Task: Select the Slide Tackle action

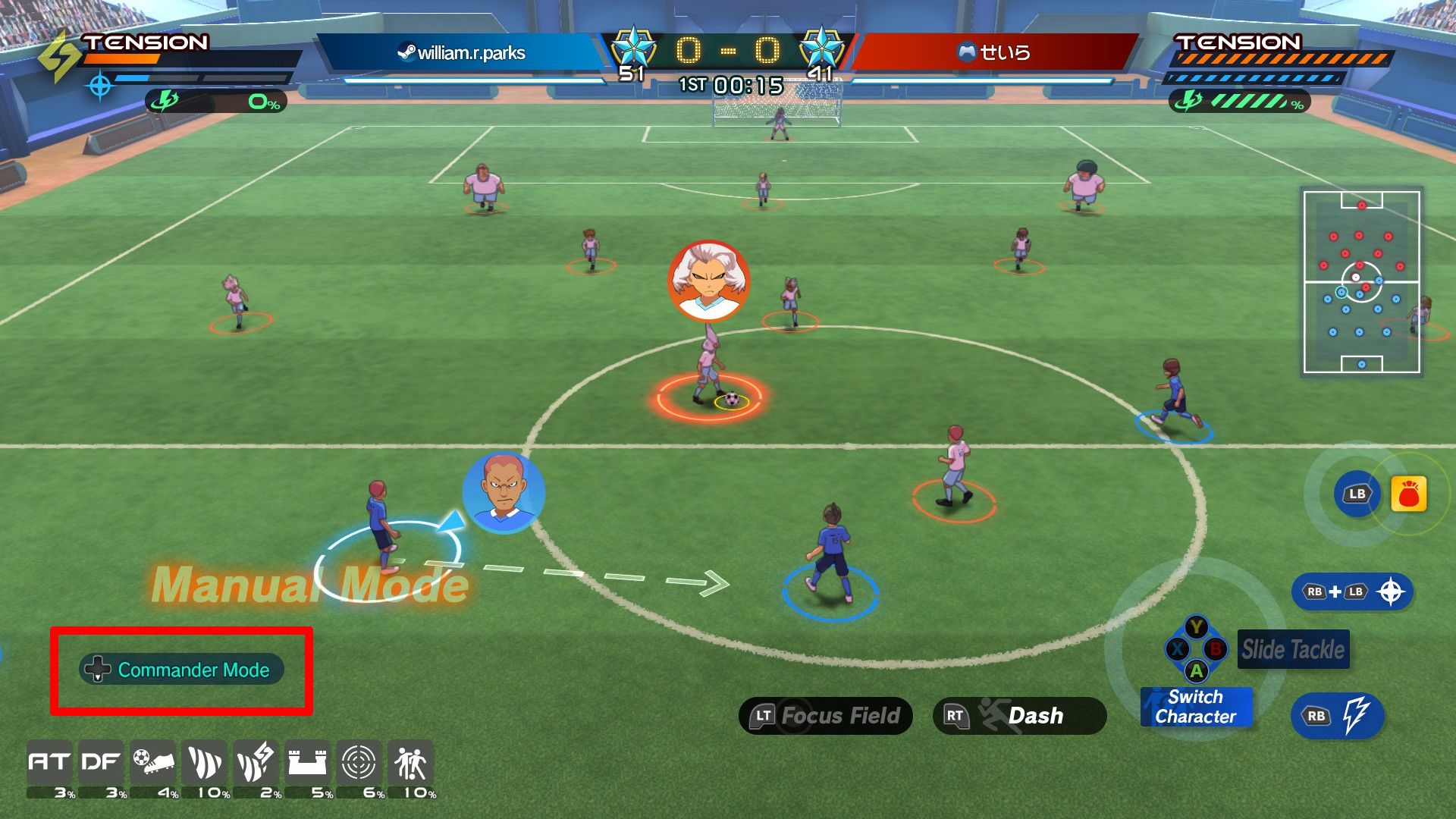Action: click(x=1293, y=650)
